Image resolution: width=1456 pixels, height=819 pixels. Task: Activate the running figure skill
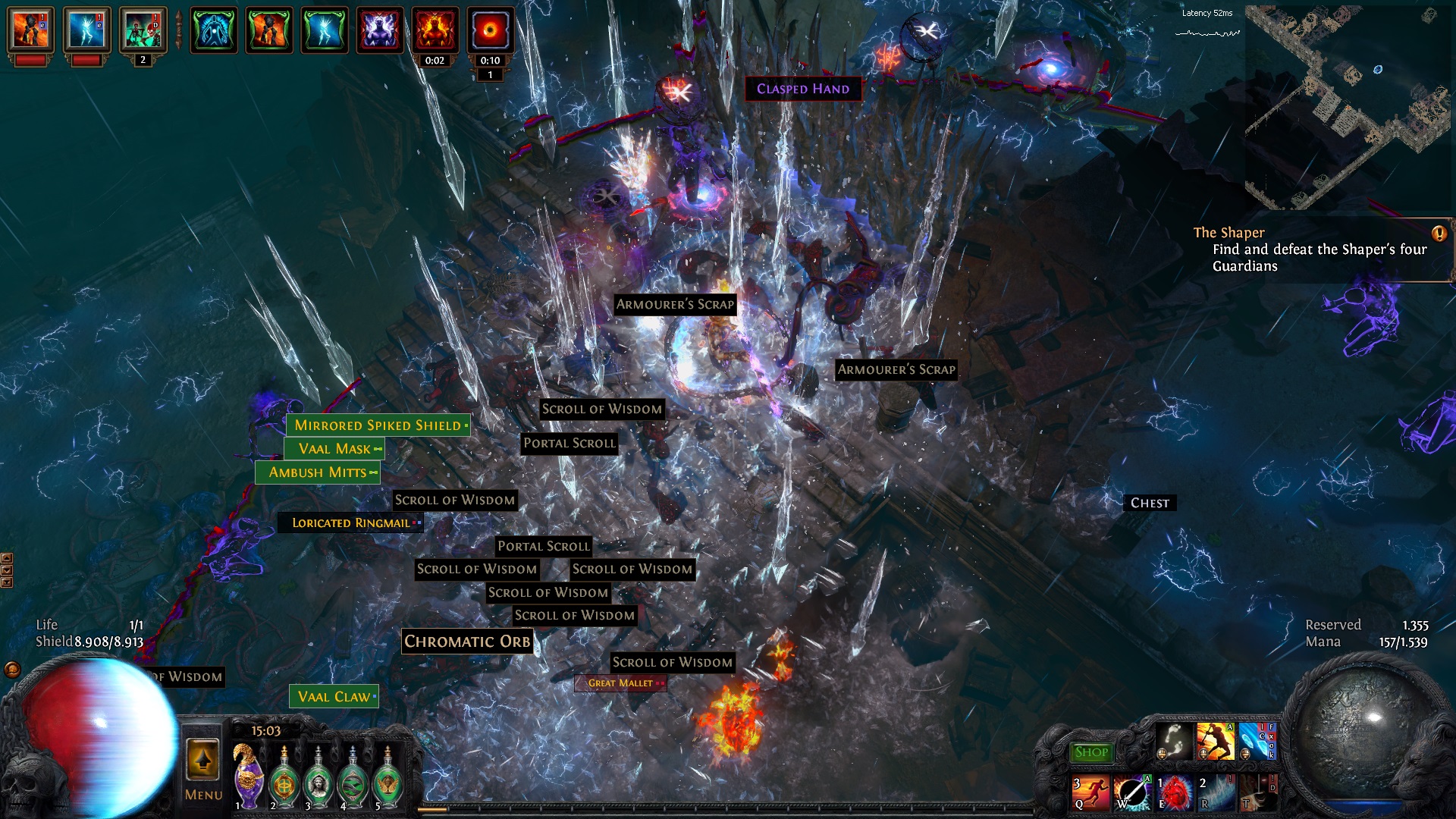pyautogui.click(x=1090, y=793)
